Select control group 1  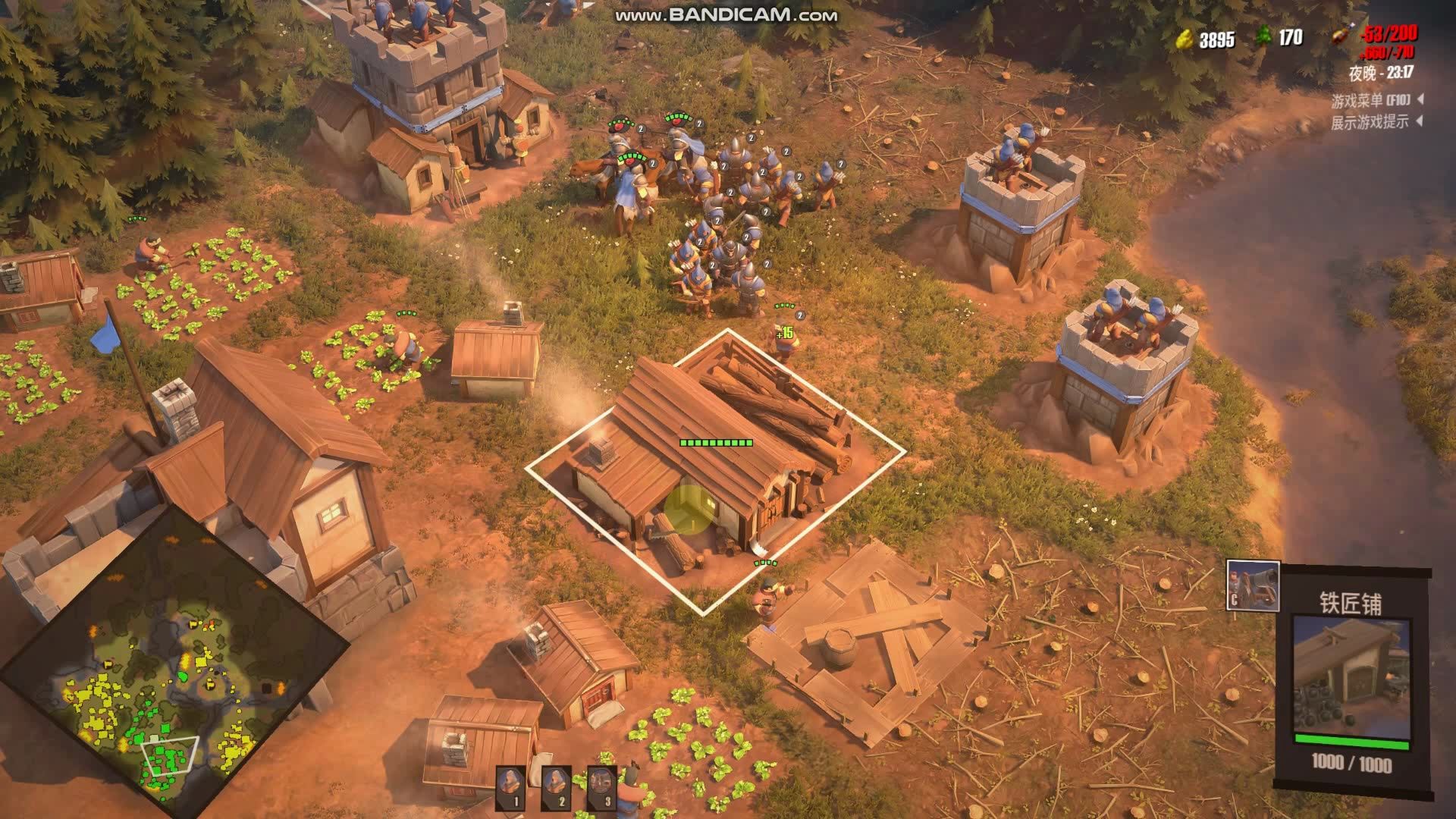[511, 787]
